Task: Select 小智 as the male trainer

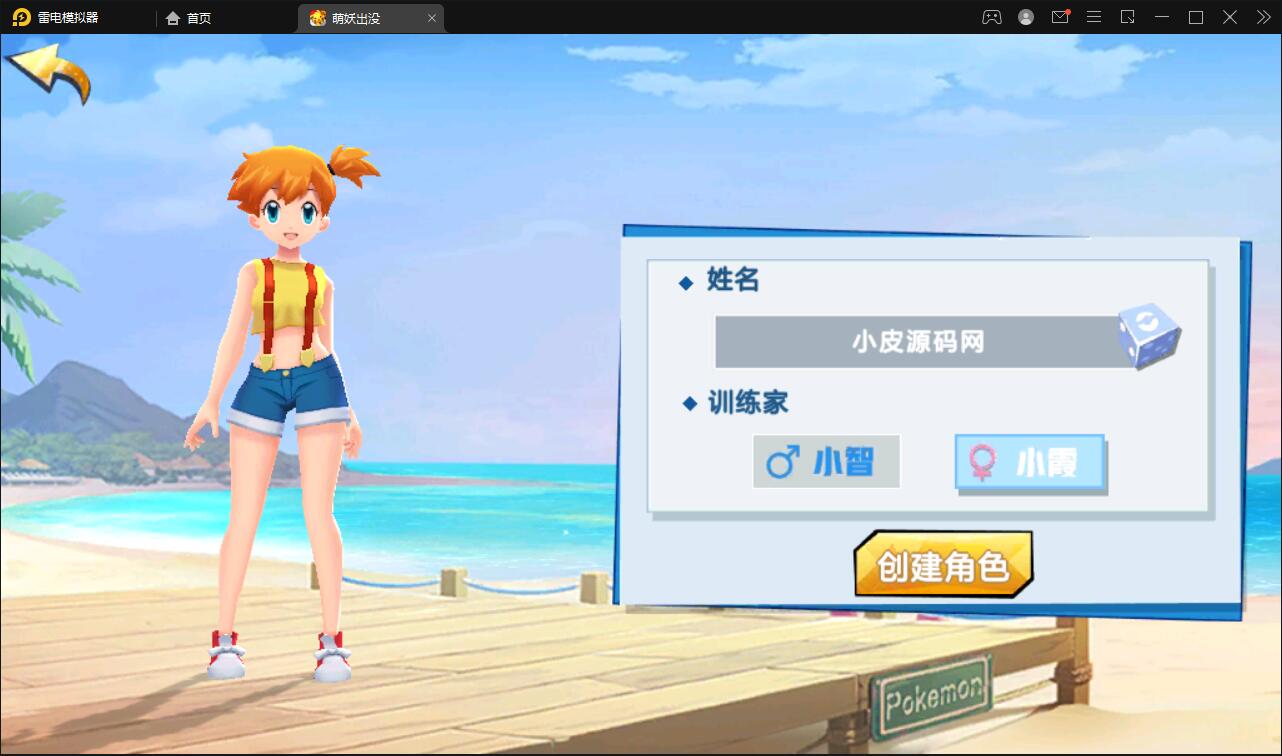Action: click(x=826, y=461)
